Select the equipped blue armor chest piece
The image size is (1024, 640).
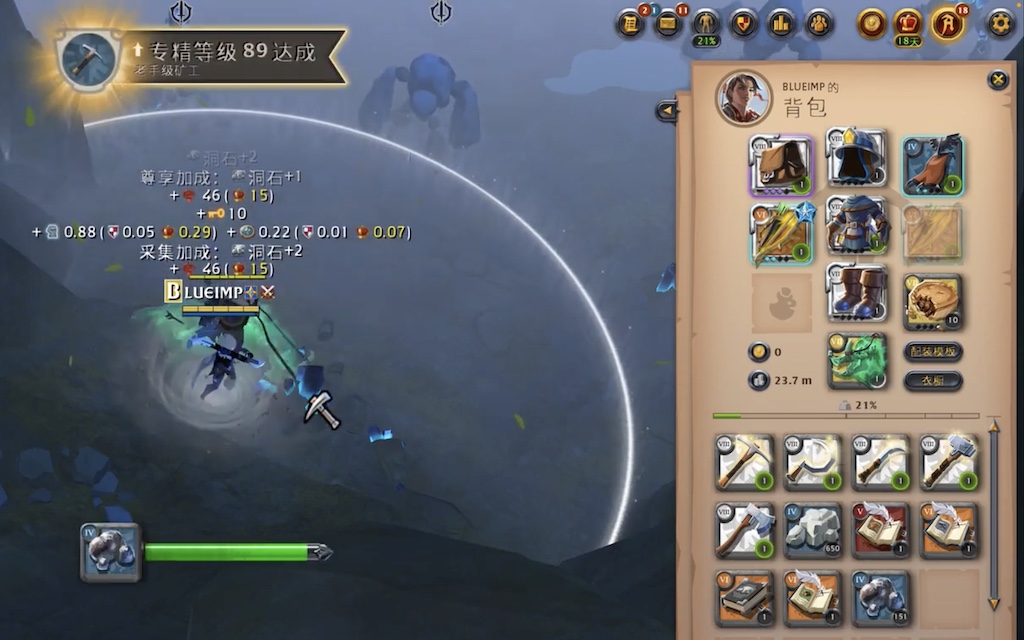coord(857,224)
